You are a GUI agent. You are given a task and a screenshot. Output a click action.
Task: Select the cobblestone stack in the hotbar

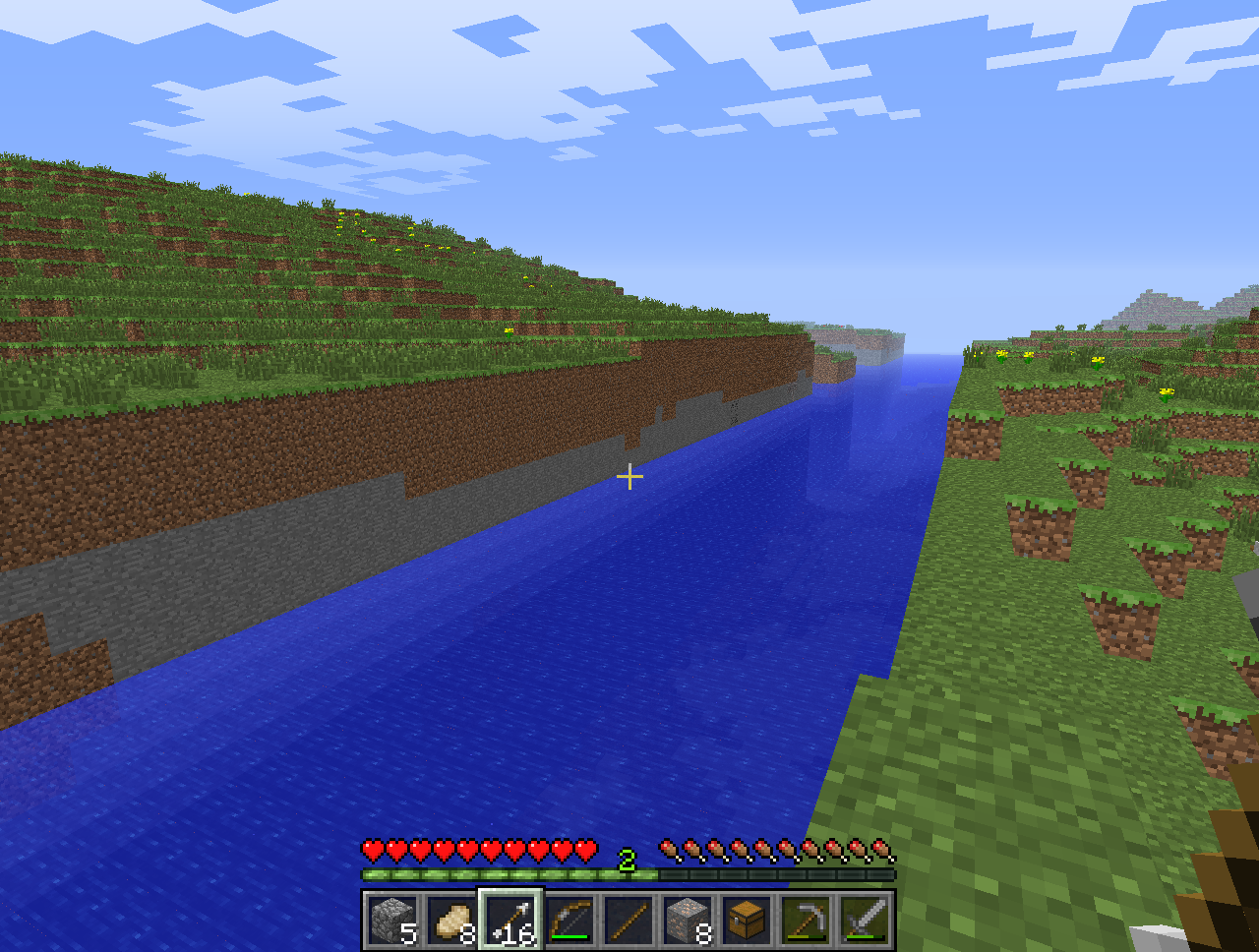click(392, 922)
